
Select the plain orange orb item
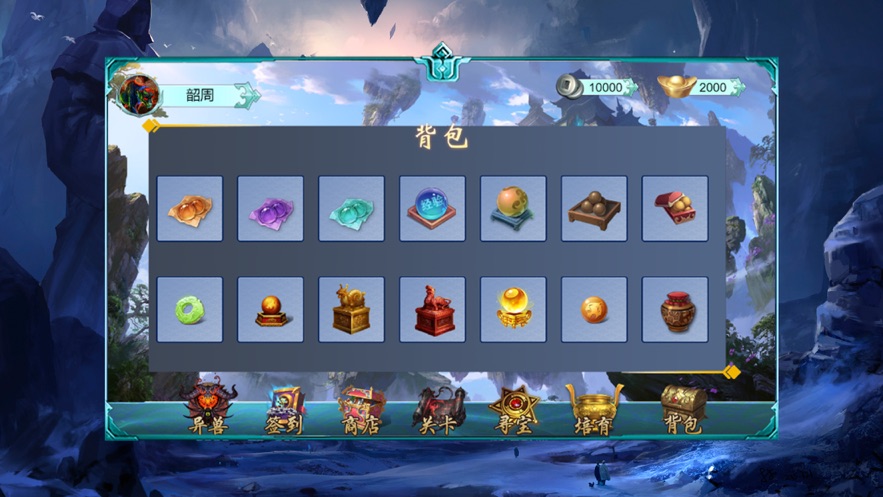tap(594, 309)
